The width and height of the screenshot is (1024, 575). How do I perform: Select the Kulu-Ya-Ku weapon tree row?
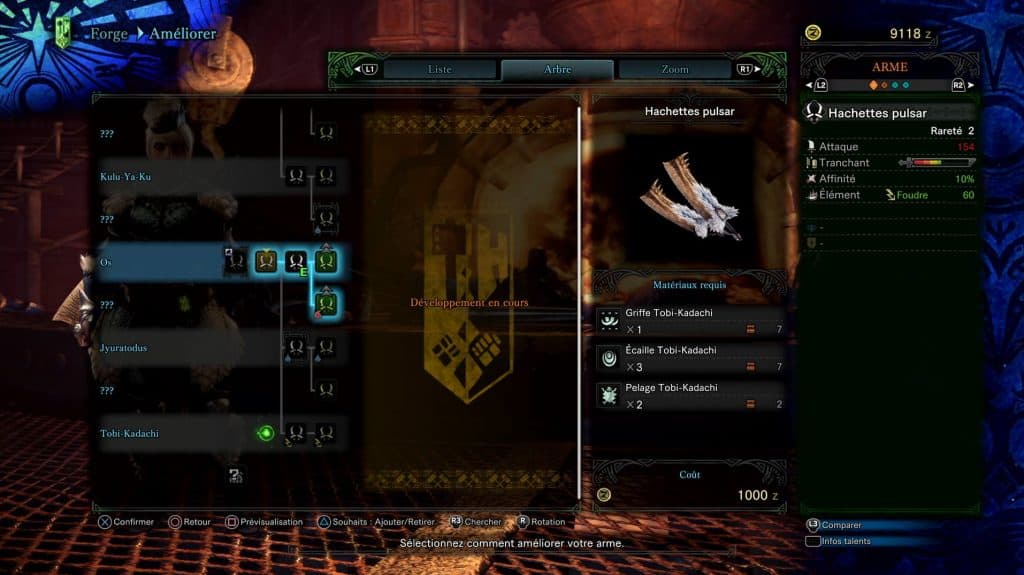pyautogui.click(x=125, y=177)
